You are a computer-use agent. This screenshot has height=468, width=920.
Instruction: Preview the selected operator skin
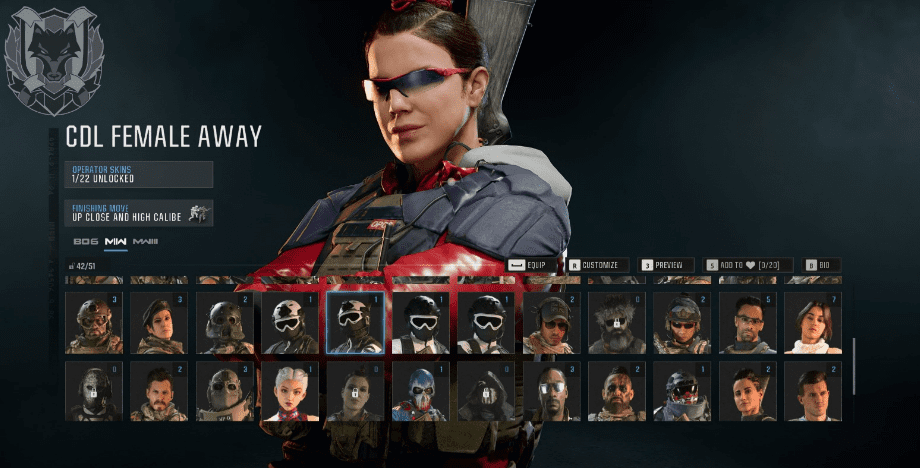[x=667, y=265]
